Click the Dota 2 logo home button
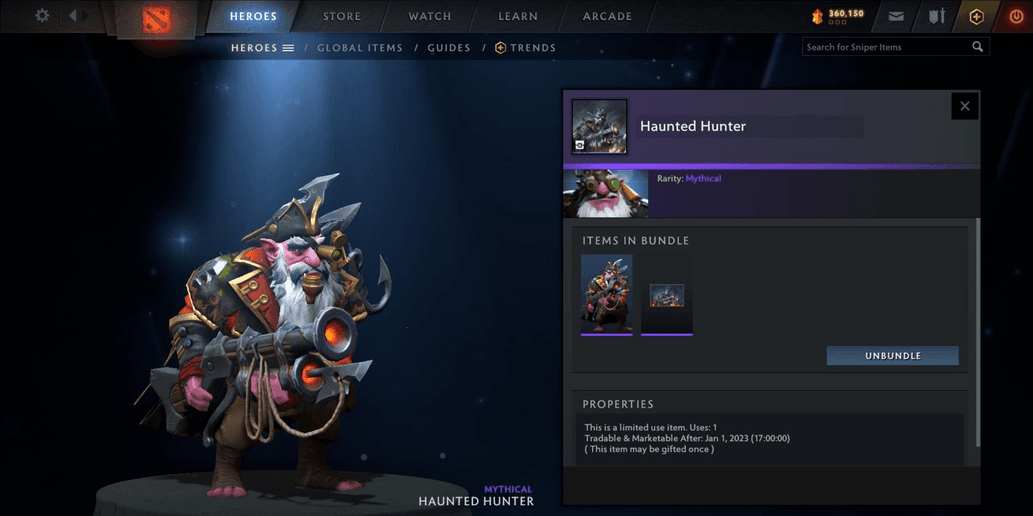 (x=156, y=19)
